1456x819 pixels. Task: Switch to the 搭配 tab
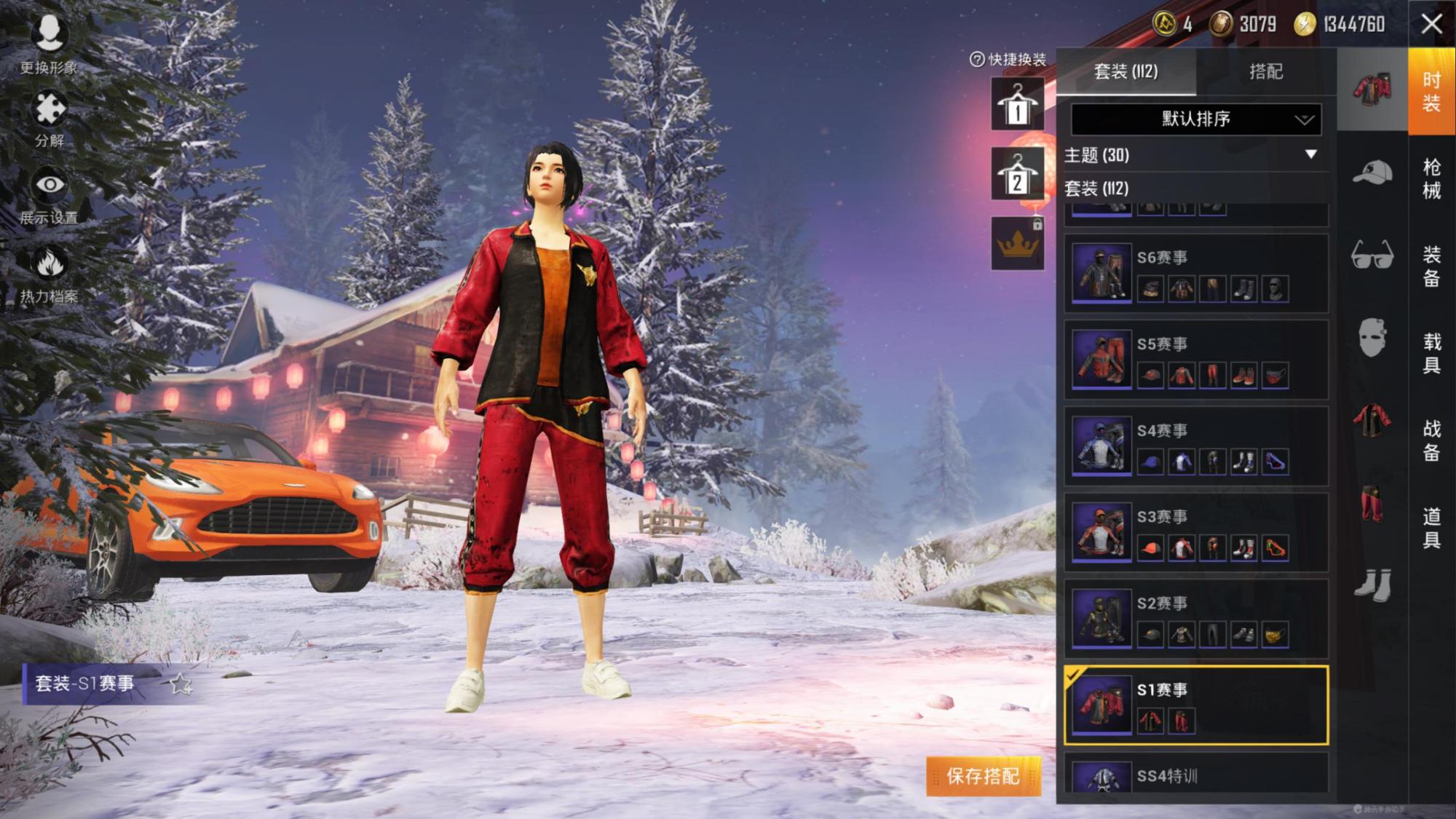1266,71
